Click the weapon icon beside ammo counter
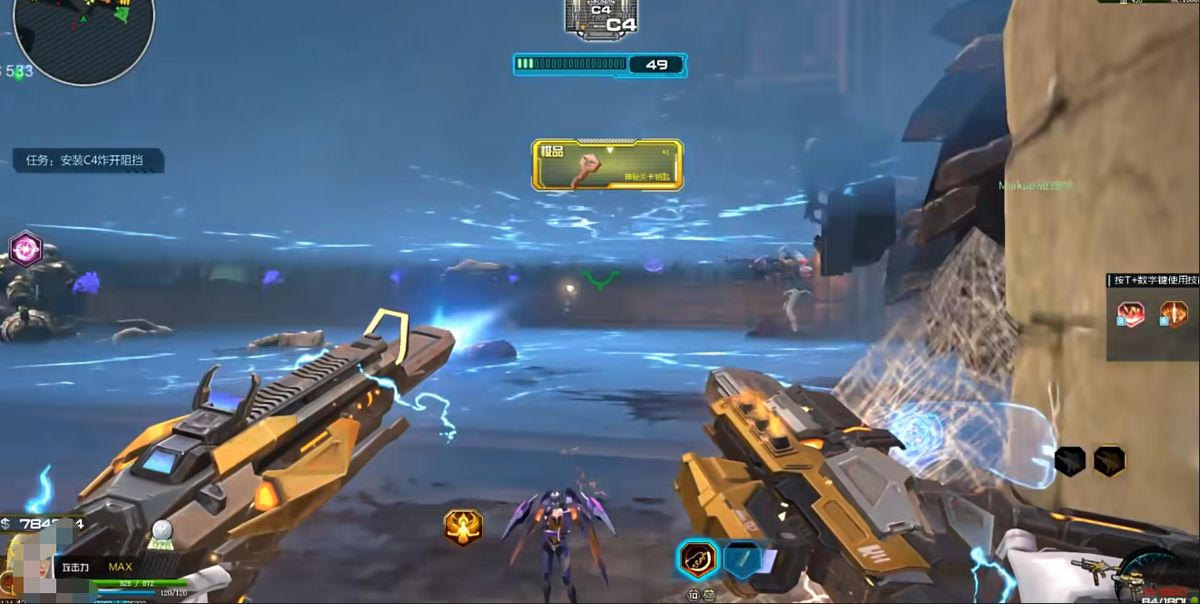 (x=1094, y=568)
